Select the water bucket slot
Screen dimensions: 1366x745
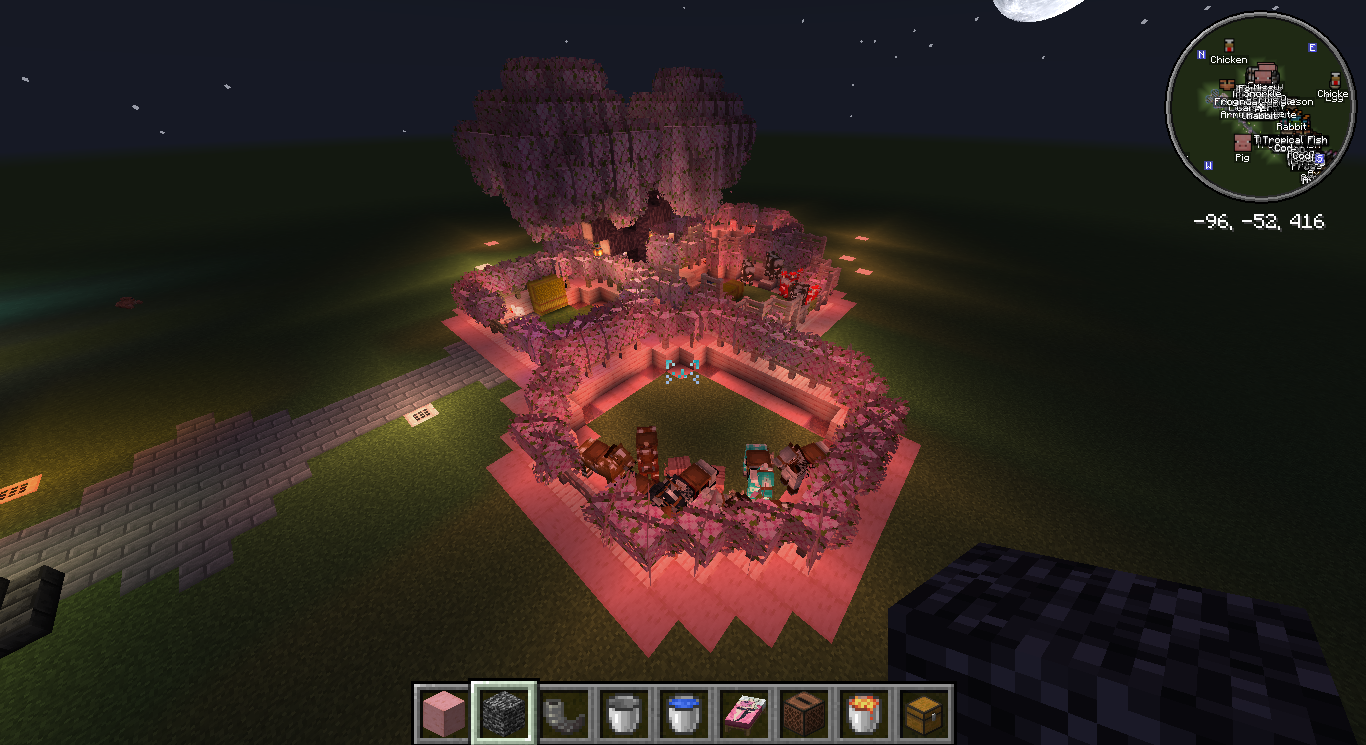point(683,714)
